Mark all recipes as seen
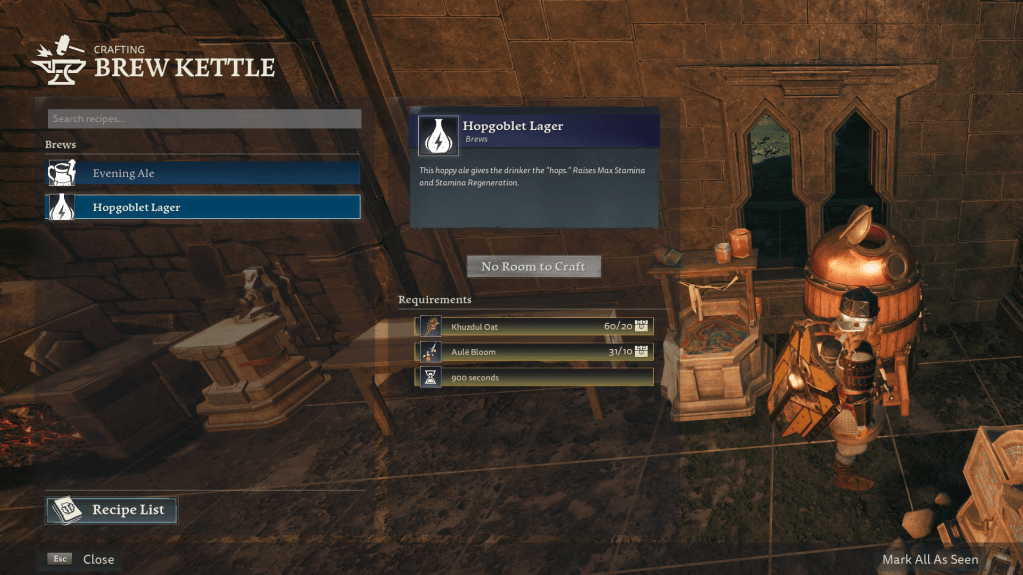Viewport: 1023px width, 575px height. click(x=929, y=559)
